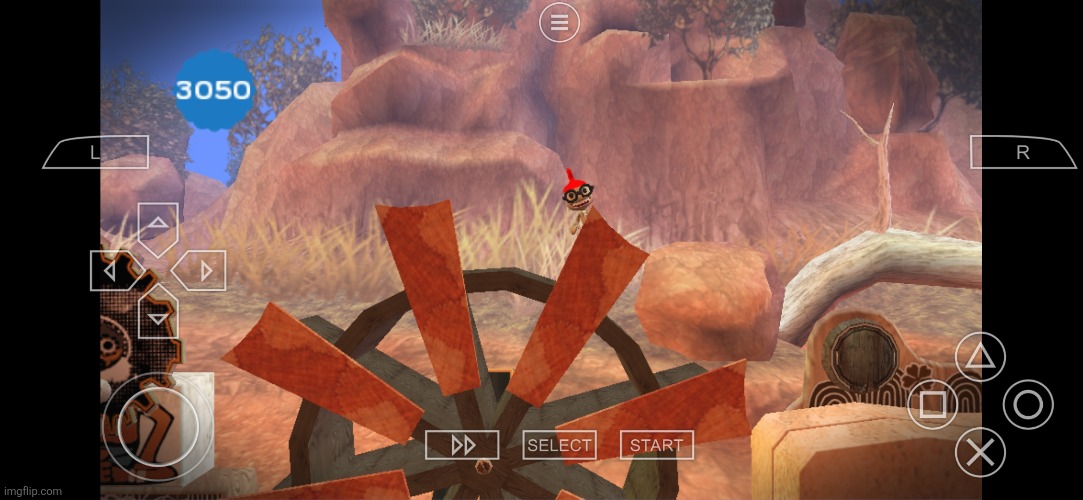This screenshot has width=1083, height=500.
Task: Tap the START button
Action: click(657, 445)
